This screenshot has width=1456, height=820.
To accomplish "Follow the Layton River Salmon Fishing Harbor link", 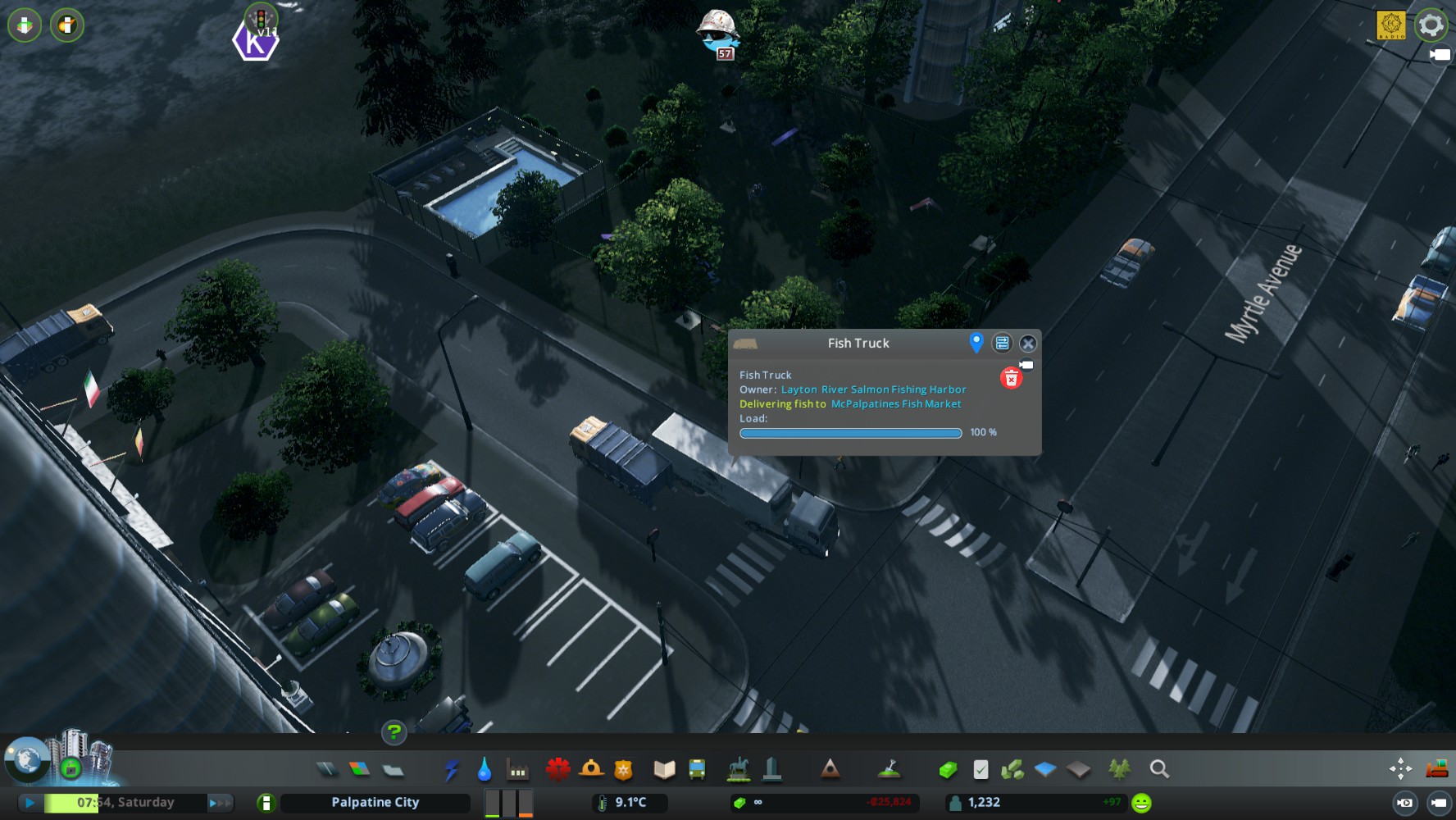I will pyautogui.click(x=873, y=389).
